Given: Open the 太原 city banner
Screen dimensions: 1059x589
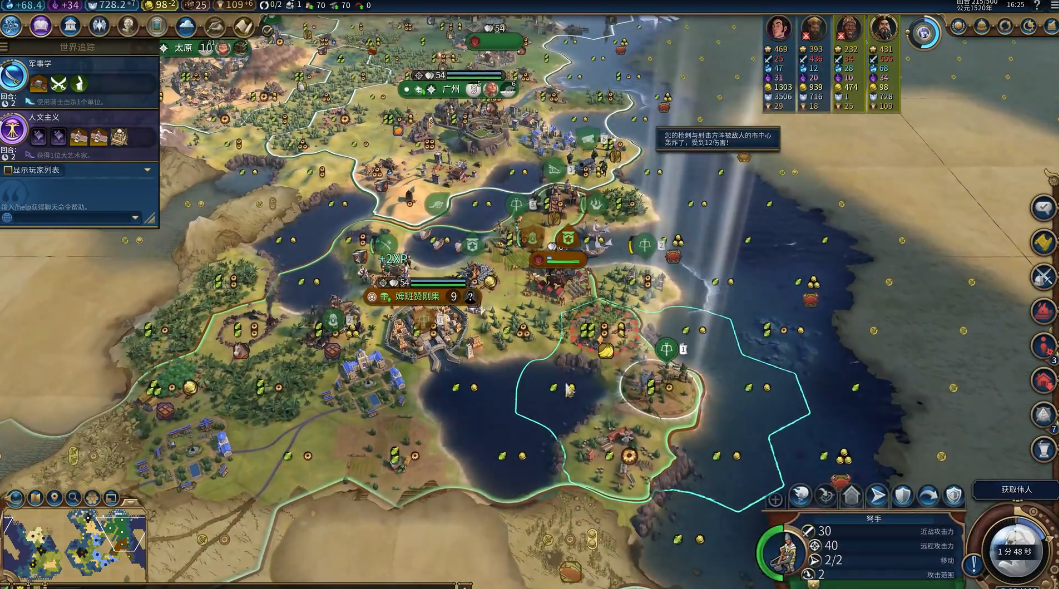Looking at the screenshot, I should 183,47.
